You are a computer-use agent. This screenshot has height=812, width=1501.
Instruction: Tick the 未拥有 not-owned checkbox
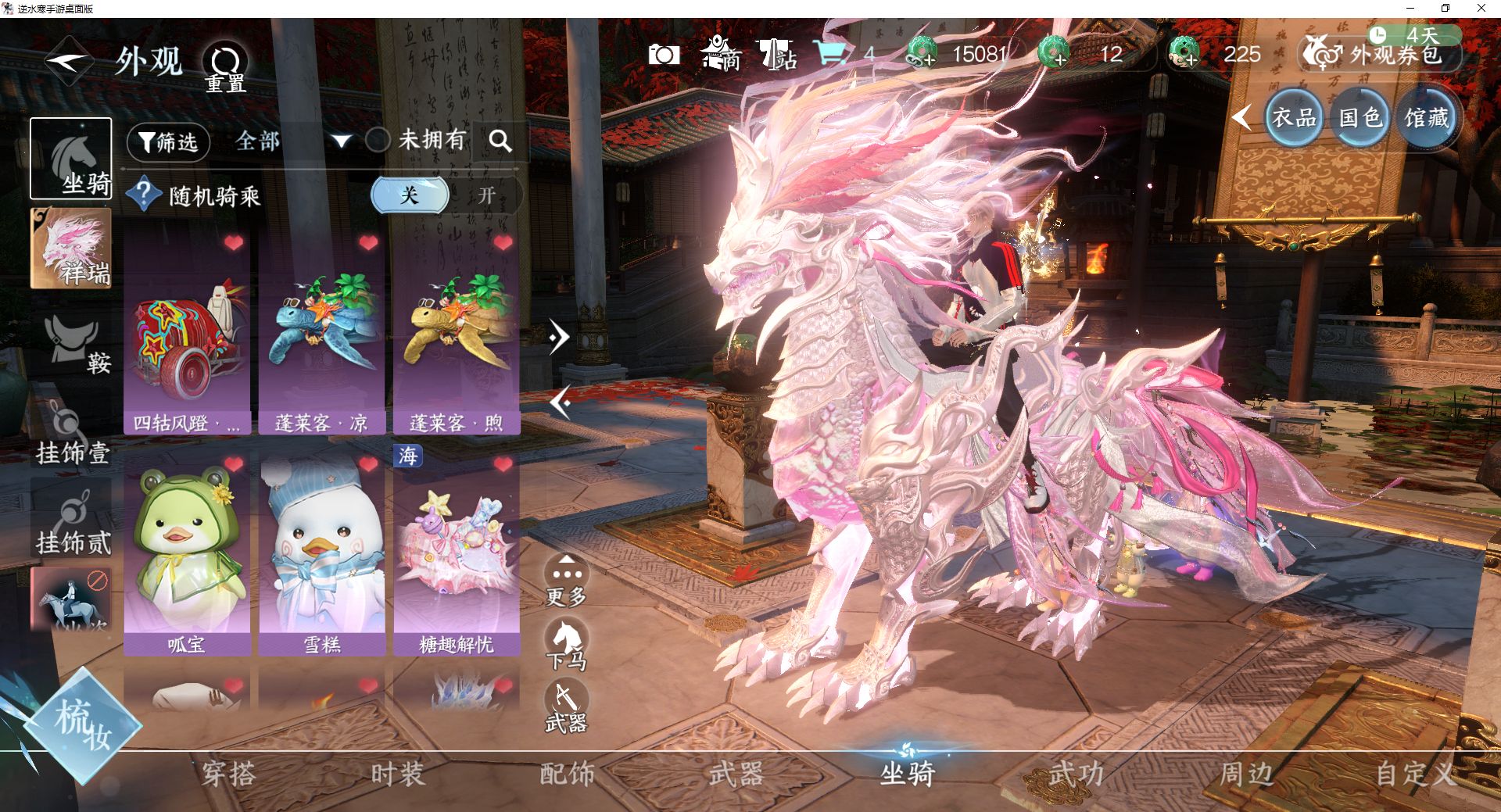[378, 141]
